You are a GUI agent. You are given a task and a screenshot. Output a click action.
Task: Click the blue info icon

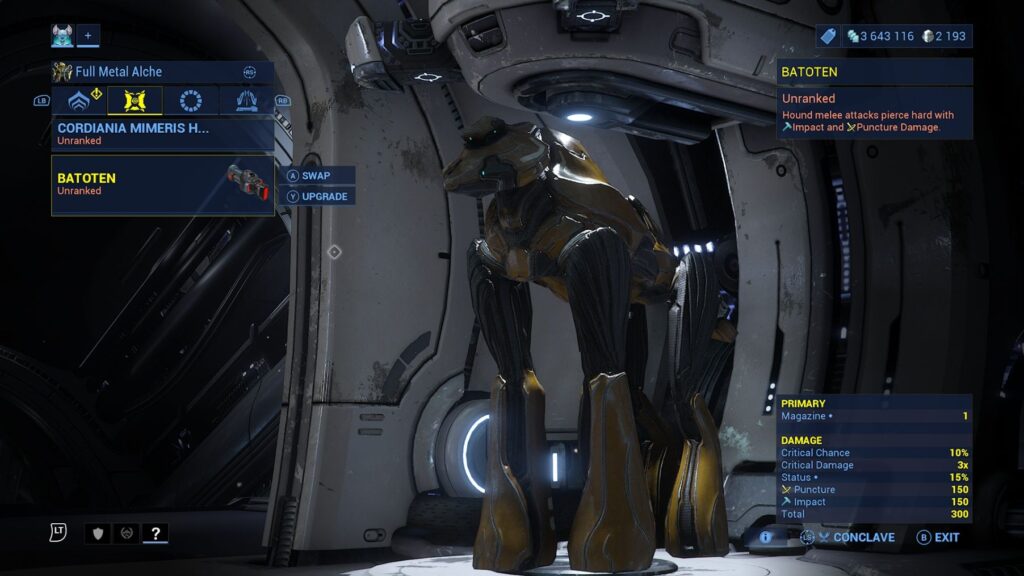pyautogui.click(x=766, y=537)
